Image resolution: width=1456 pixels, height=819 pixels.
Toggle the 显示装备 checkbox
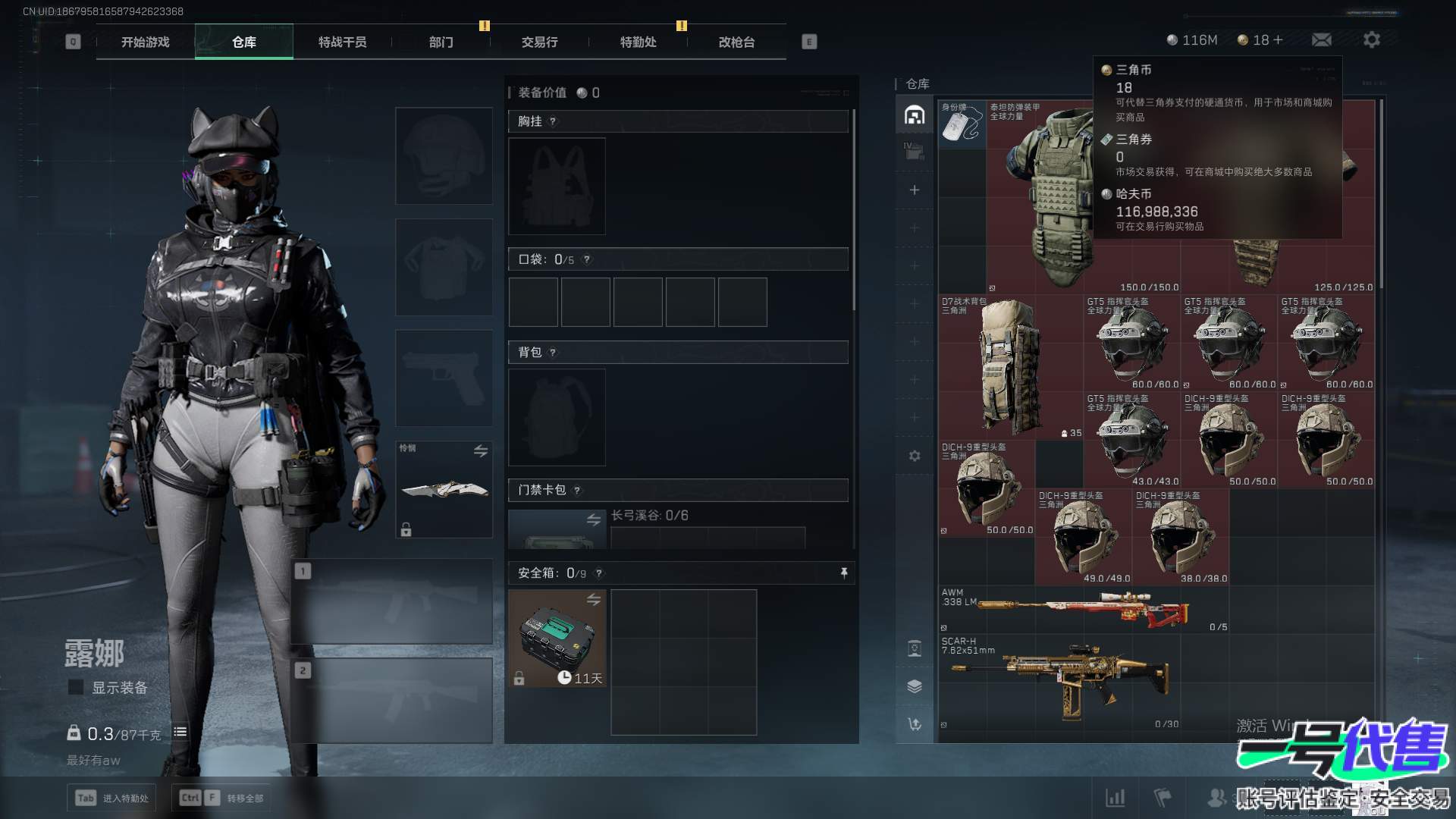(x=76, y=687)
